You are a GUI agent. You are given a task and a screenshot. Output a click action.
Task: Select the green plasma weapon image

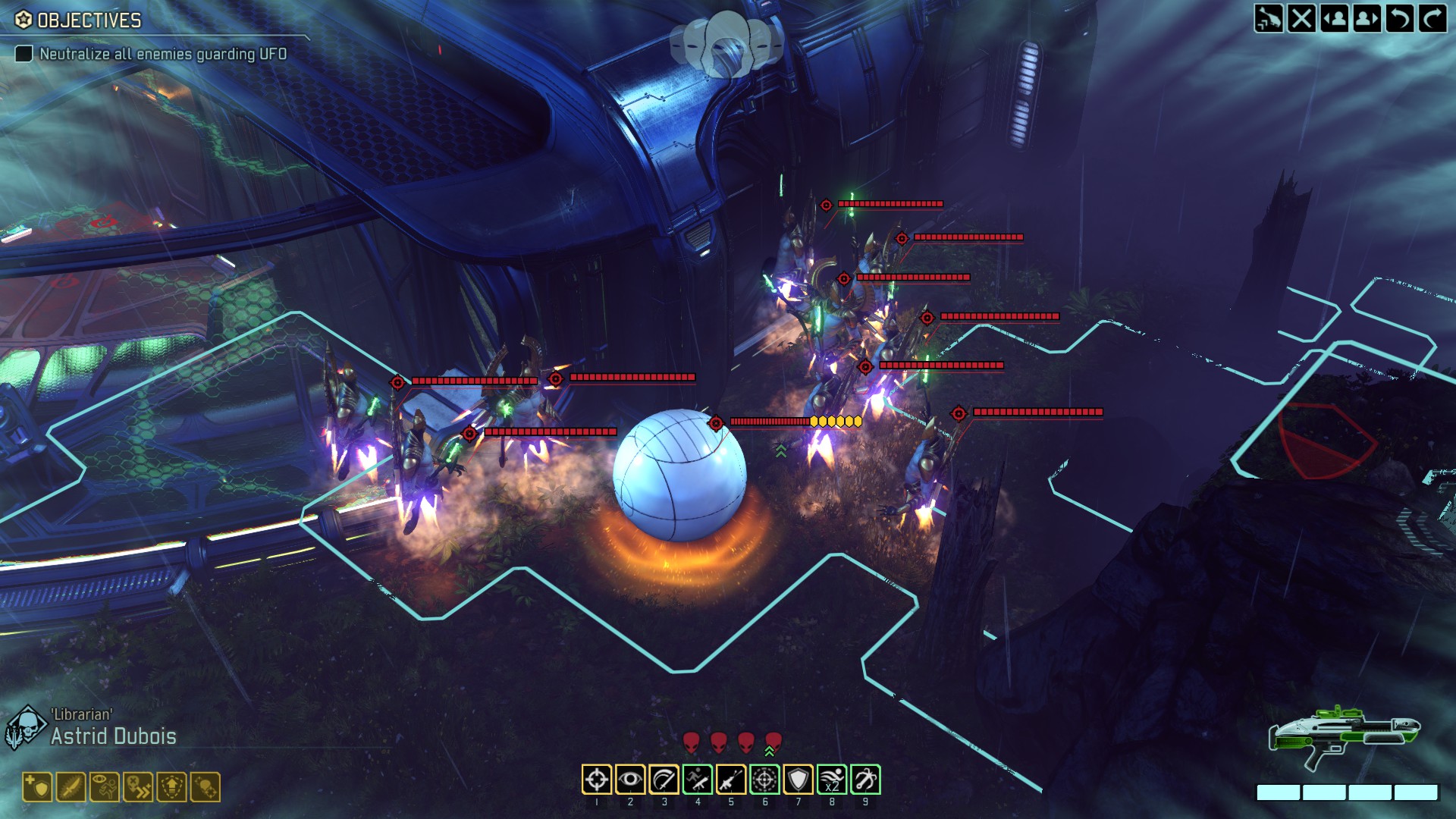coord(1343,734)
